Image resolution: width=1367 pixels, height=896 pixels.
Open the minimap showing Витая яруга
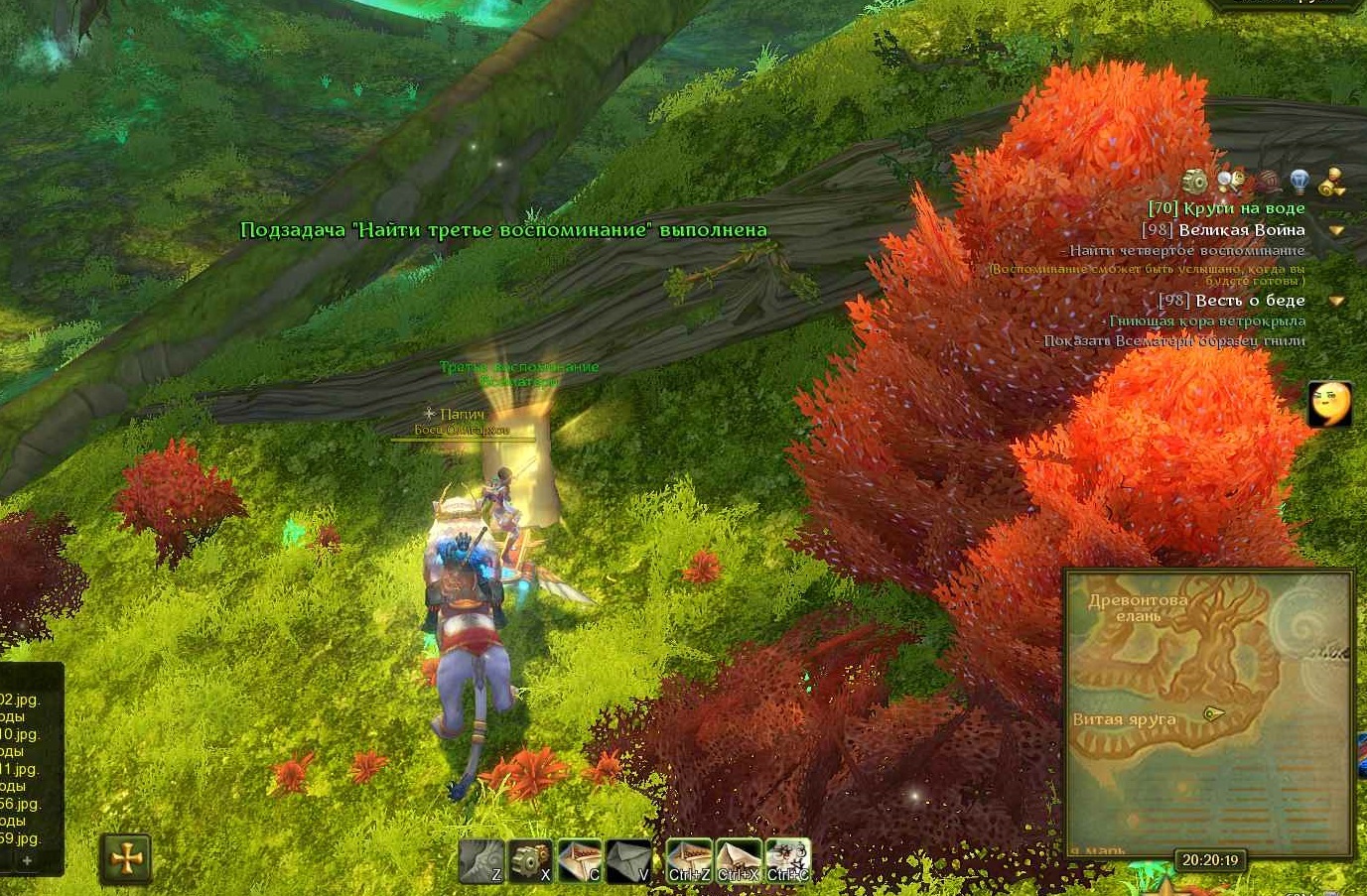click(1208, 712)
